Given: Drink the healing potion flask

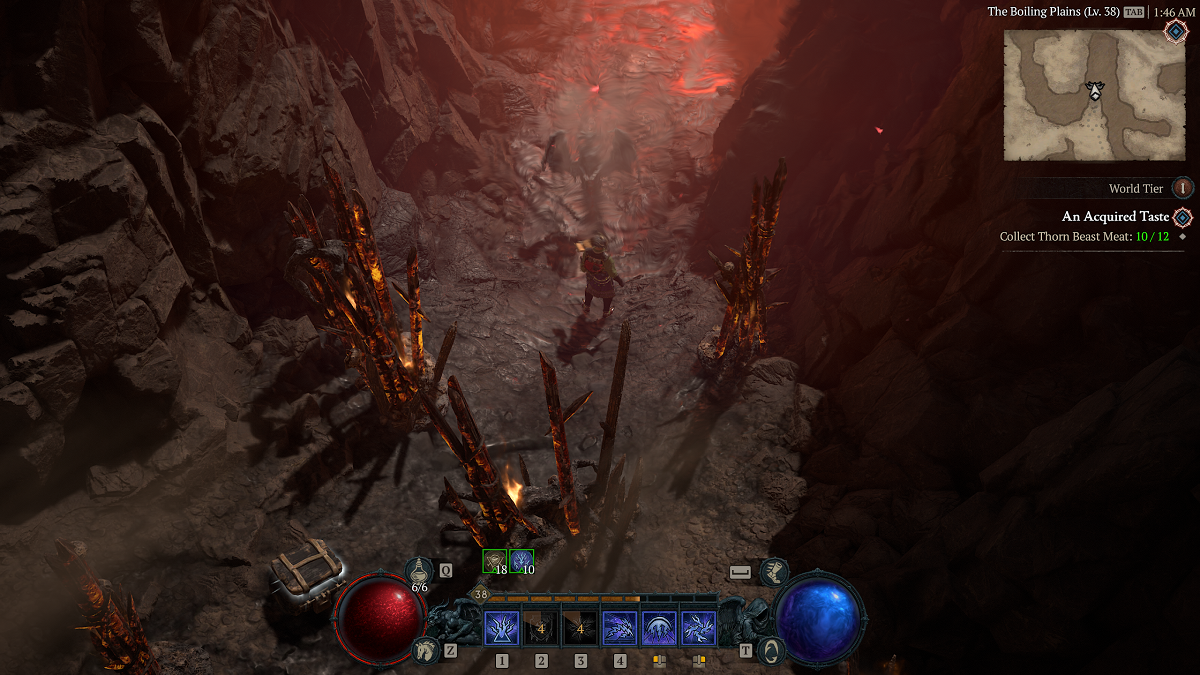Looking at the screenshot, I should [420, 571].
